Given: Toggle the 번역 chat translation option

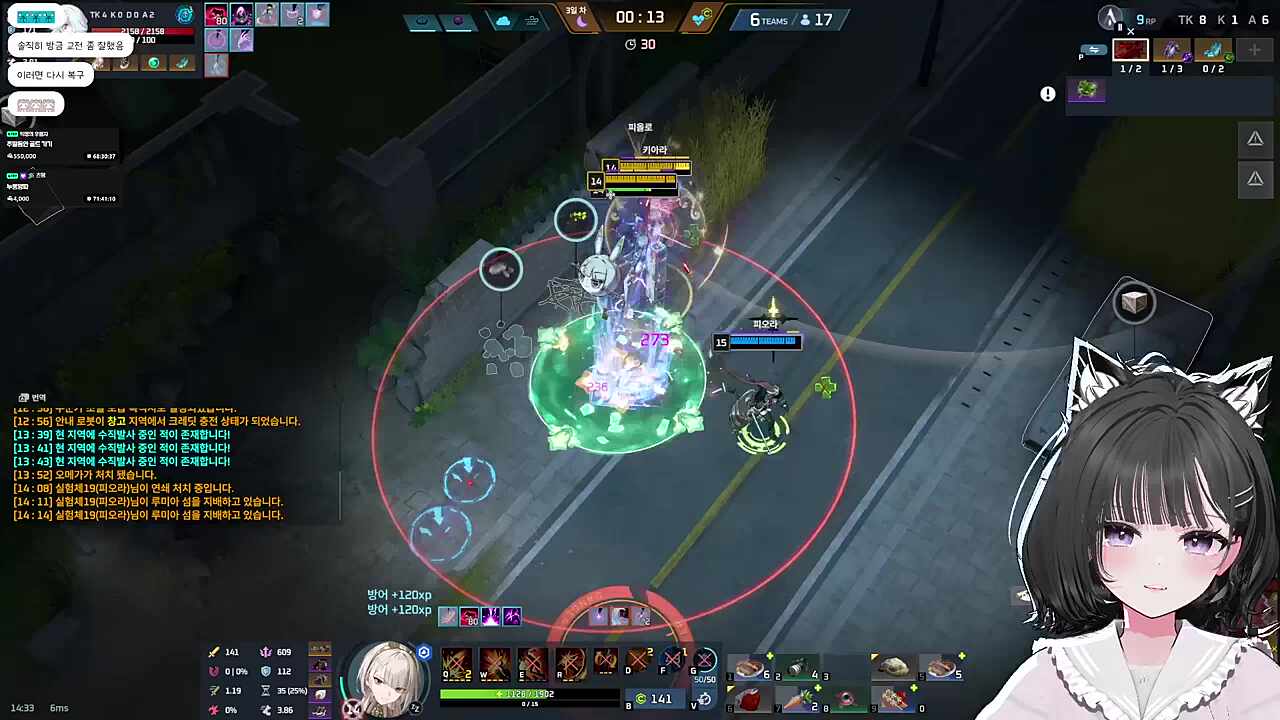Looking at the screenshot, I should 32,397.
